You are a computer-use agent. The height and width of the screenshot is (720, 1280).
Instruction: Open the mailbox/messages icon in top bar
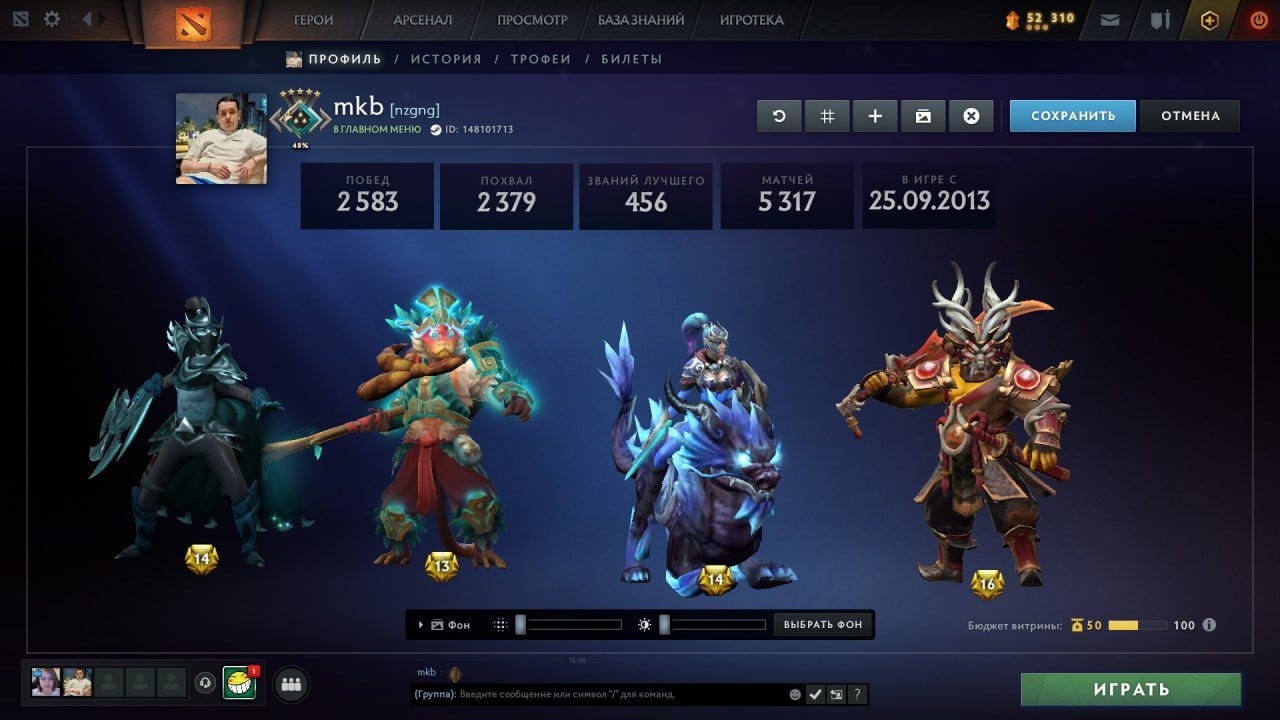click(x=1109, y=19)
